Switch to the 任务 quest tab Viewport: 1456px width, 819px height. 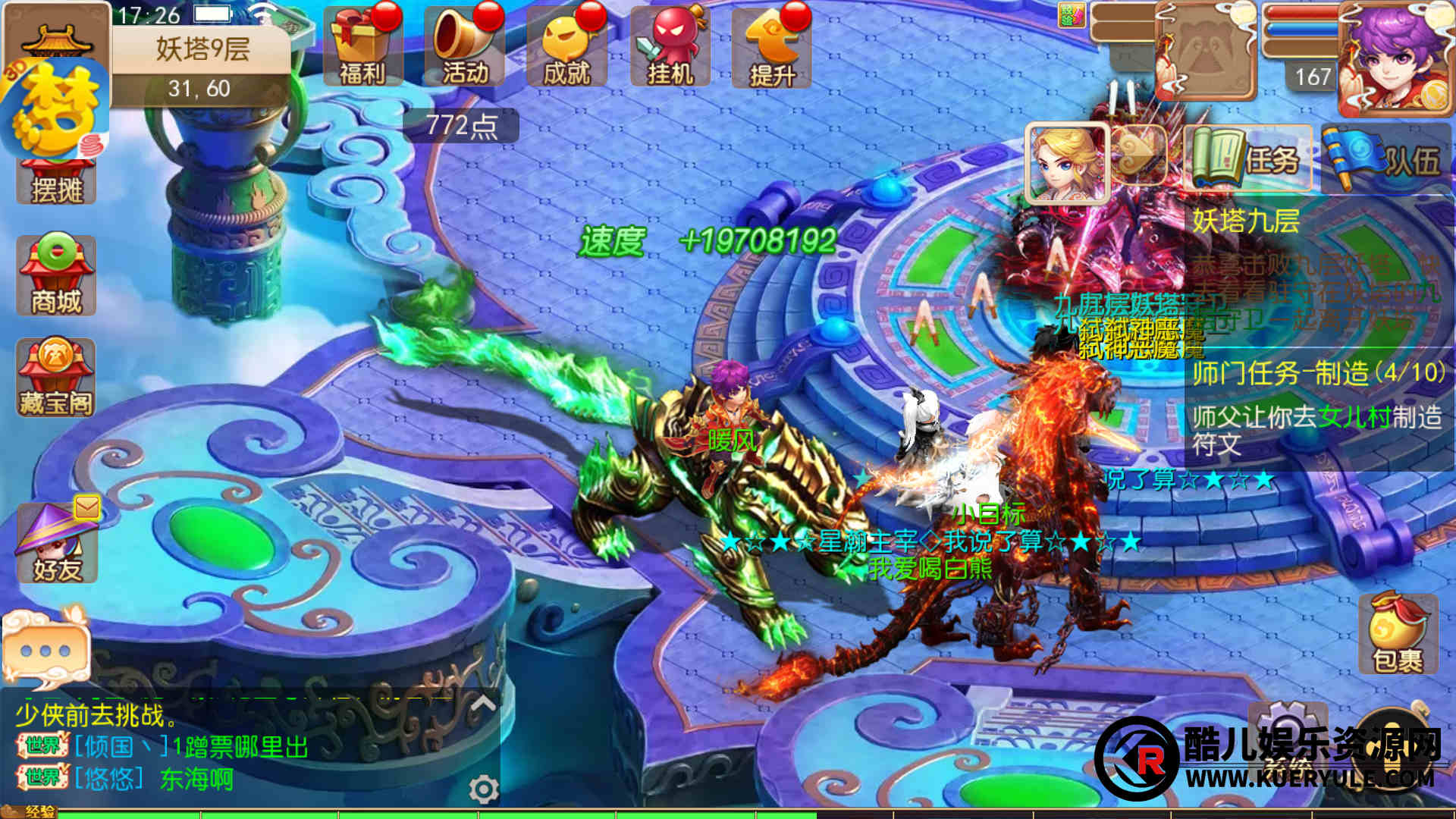(x=1248, y=159)
